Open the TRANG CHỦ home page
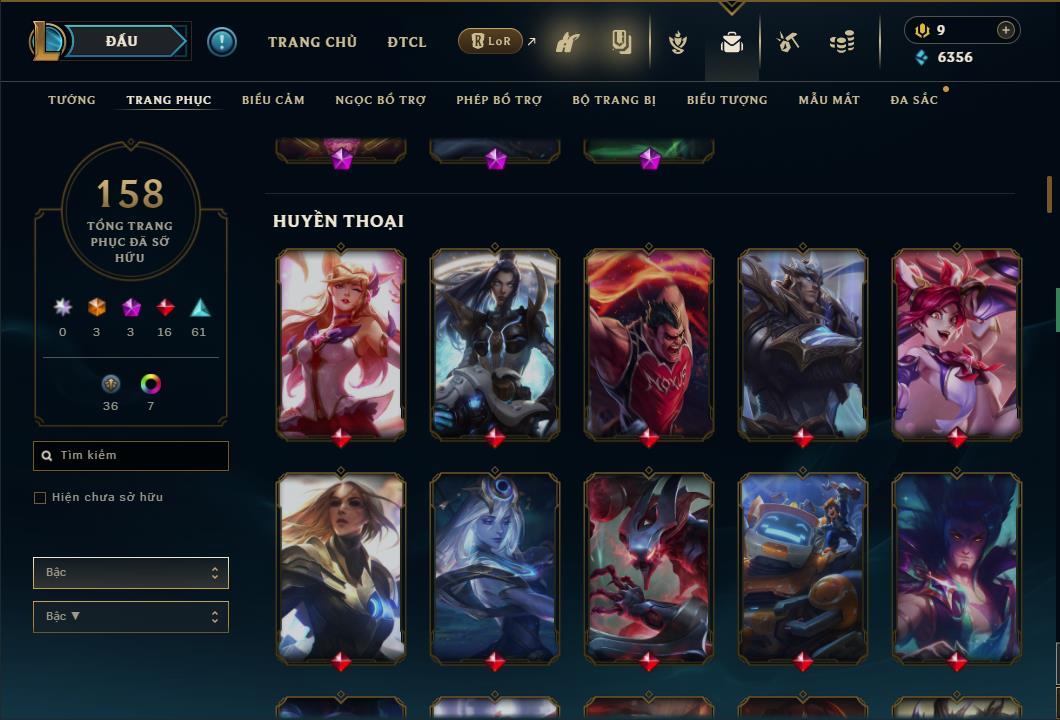Screen dimensions: 1060x720 coord(312,42)
